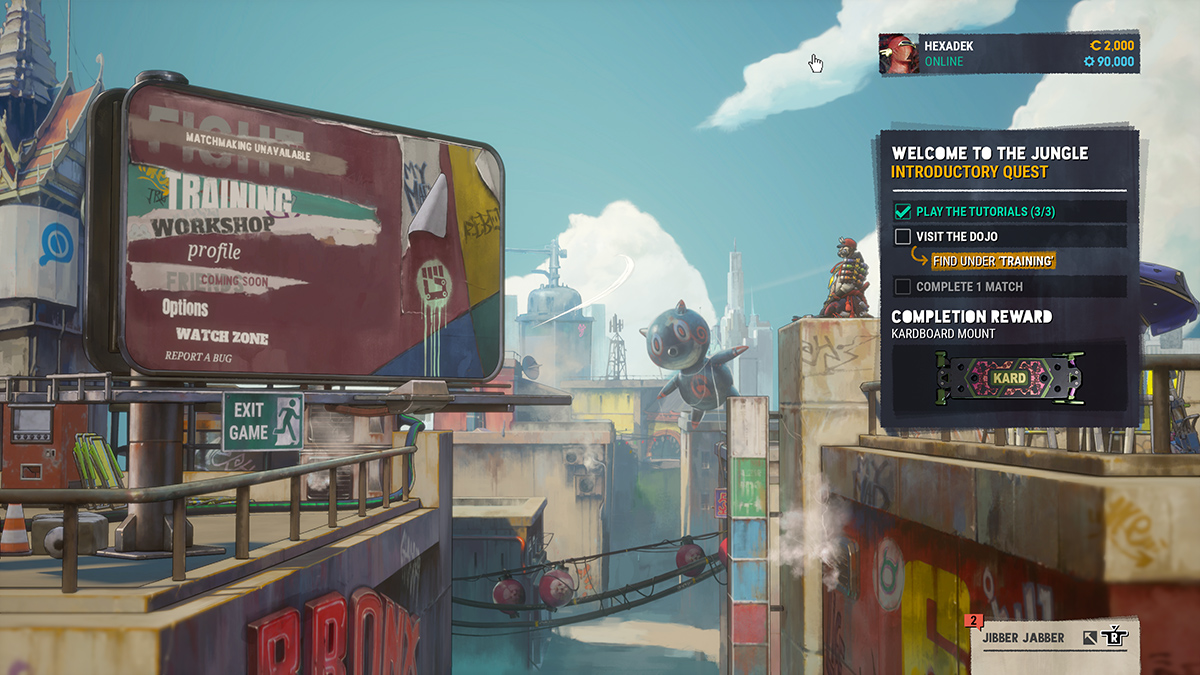Click the Exit Game sign

click(x=262, y=421)
